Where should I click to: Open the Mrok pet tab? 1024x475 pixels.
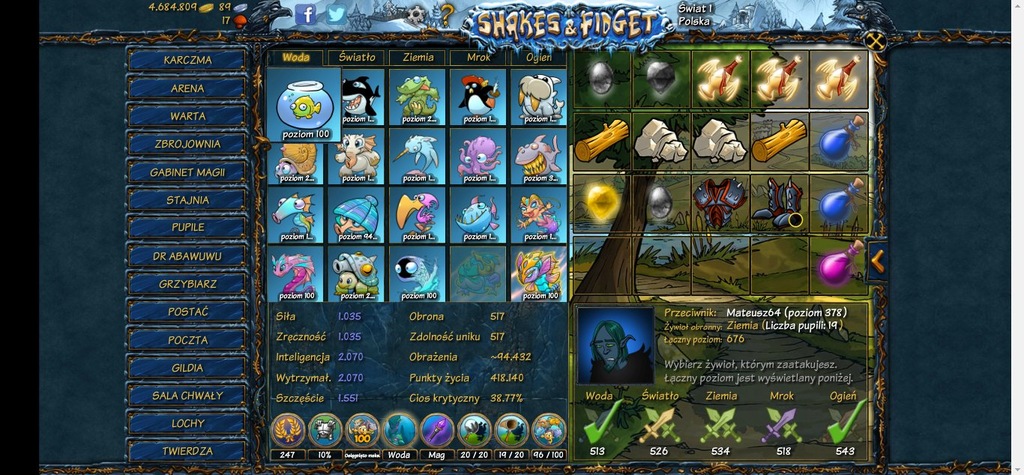tap(478, 58)
